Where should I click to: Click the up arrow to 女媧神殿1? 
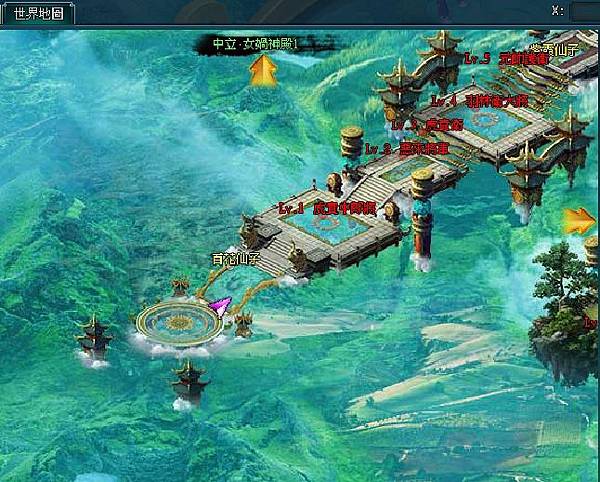tap(263, 70)
